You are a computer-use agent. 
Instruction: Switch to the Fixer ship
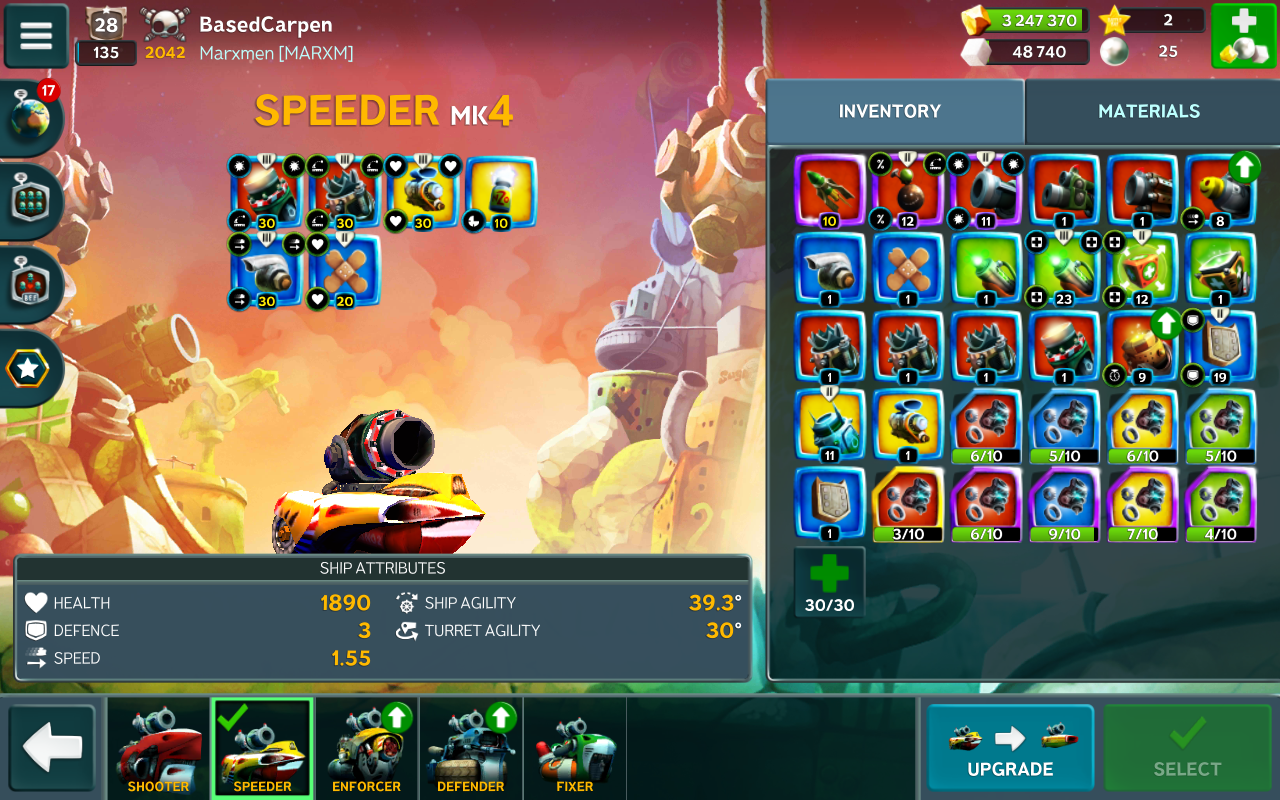[575, 749]
